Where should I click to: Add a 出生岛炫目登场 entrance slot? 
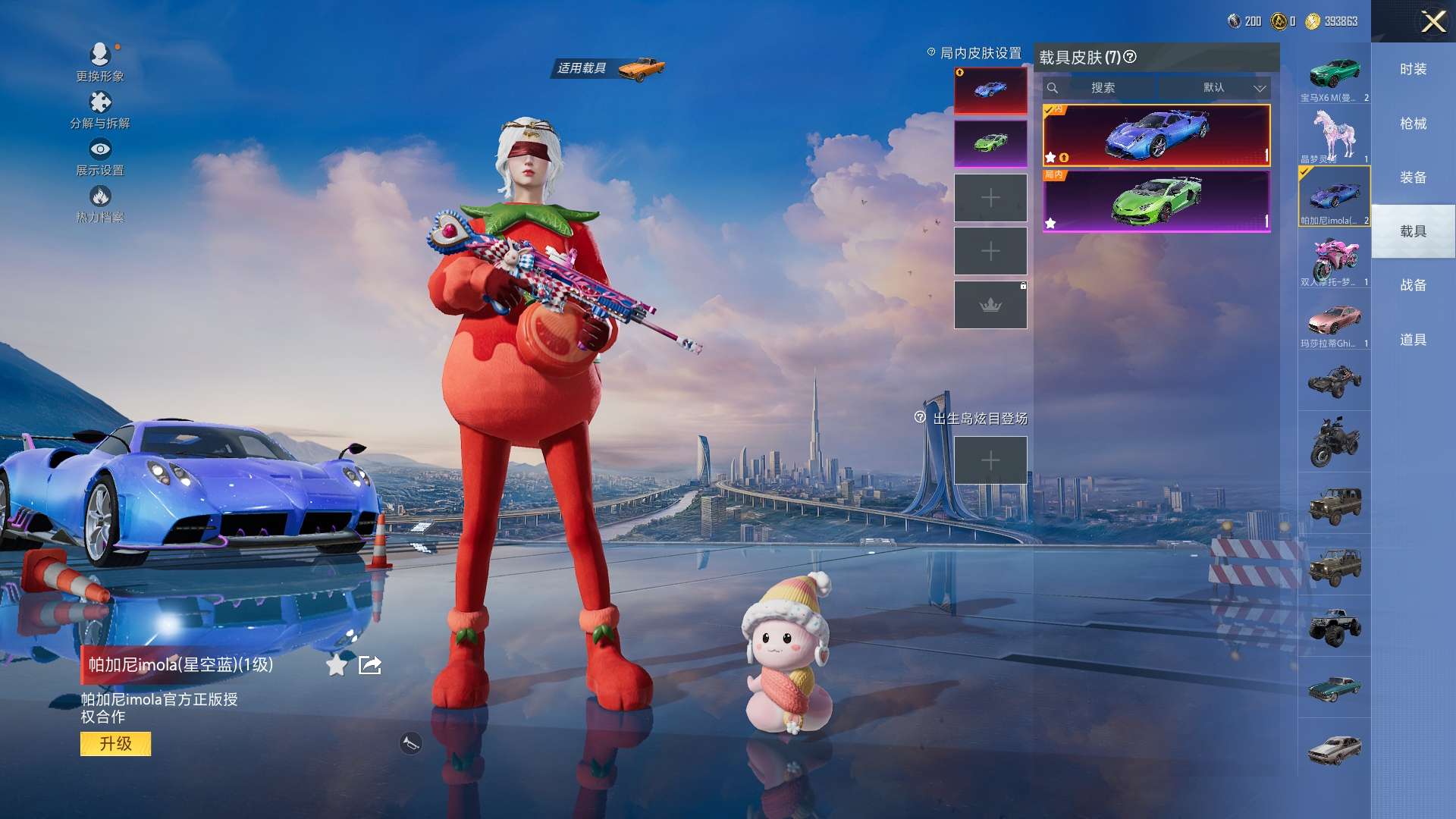pos(990,460)
